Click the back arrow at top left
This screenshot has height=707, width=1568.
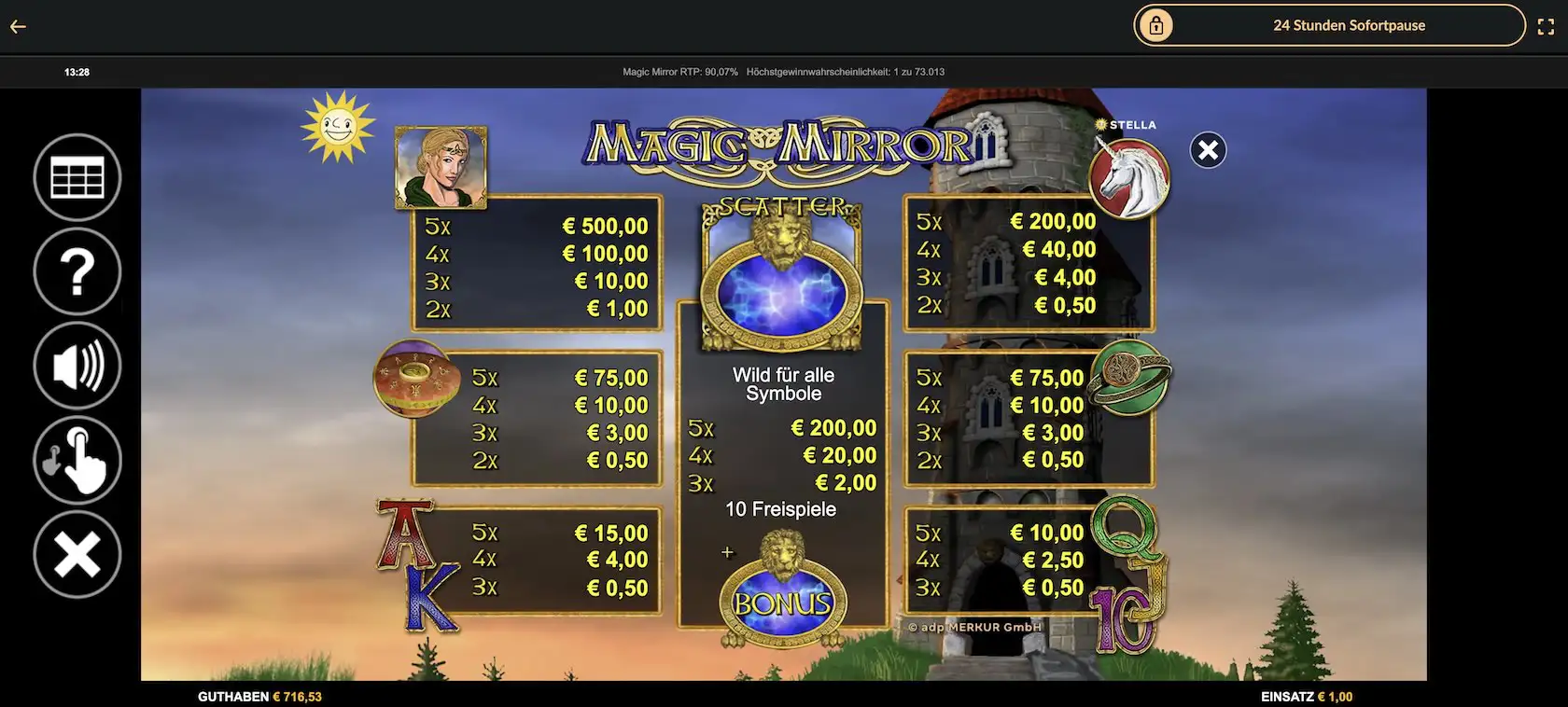coord(17,26)
